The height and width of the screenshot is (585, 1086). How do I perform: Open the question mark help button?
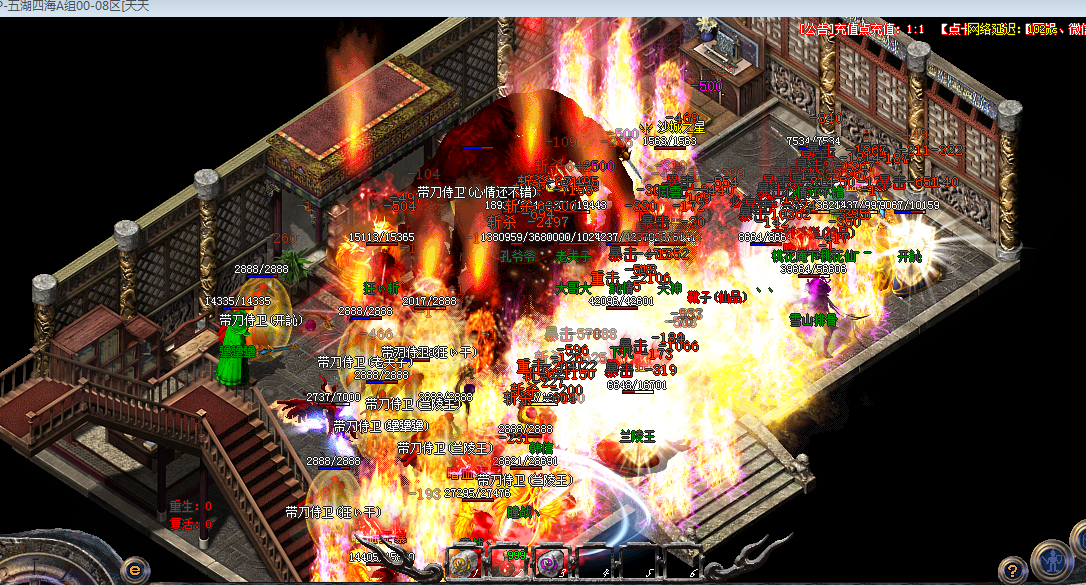click(1012, 570)
